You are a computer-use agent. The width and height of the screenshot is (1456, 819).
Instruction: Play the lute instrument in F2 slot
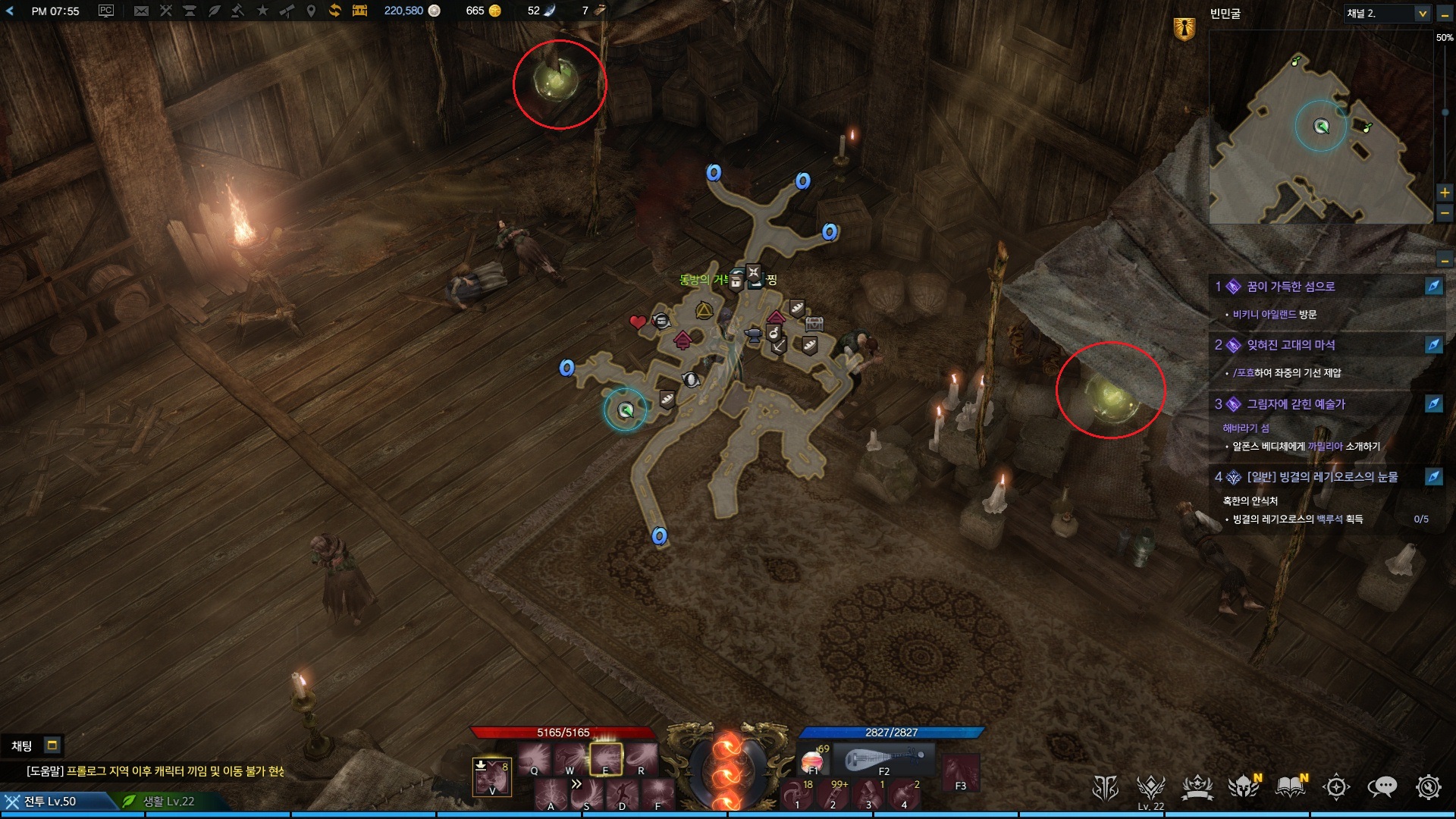coord(884,758)
